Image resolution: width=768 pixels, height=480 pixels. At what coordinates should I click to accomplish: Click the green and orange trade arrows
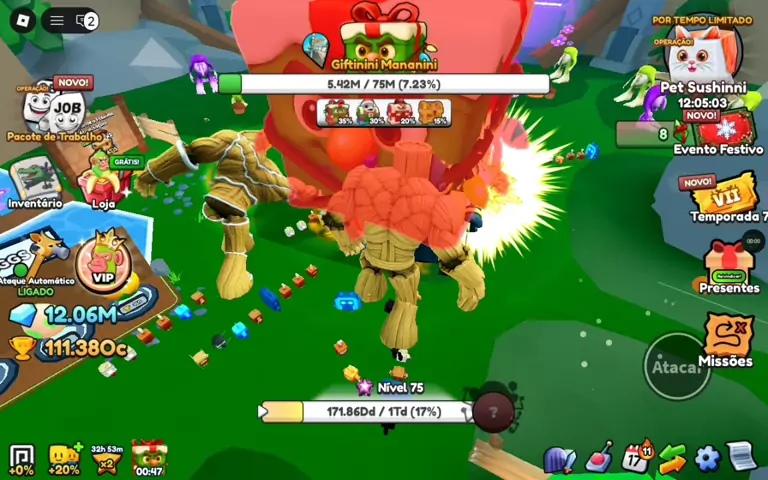[x=672, y=459]
